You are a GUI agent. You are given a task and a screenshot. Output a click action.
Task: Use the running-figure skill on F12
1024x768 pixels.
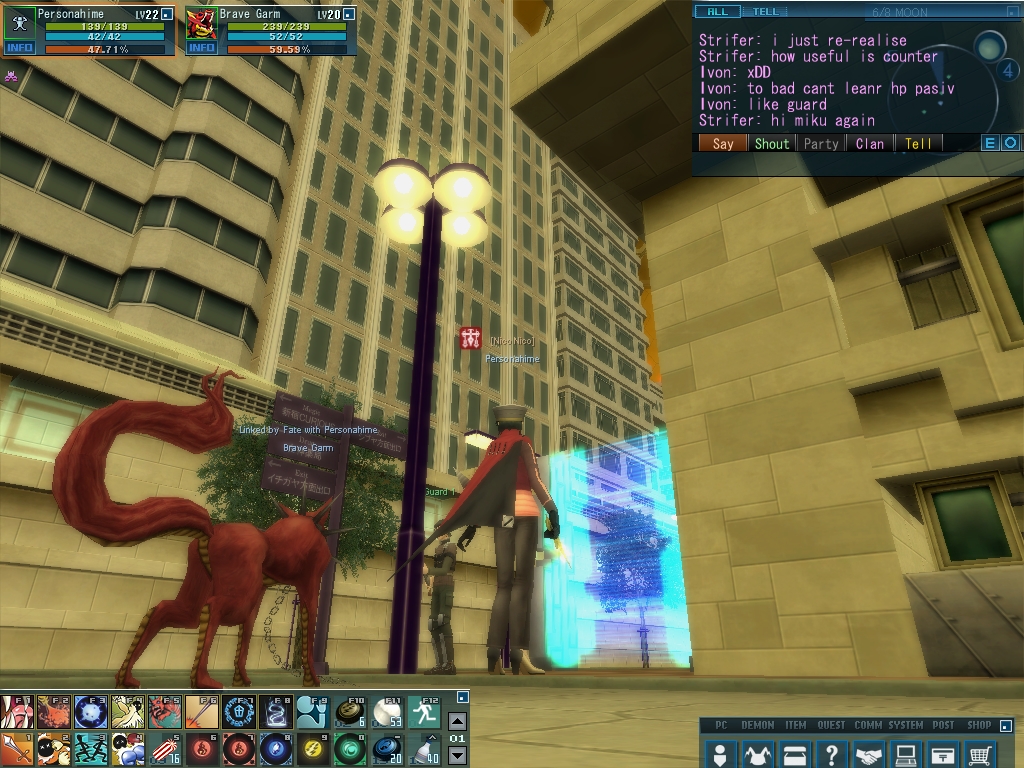(x=425, y=712)
